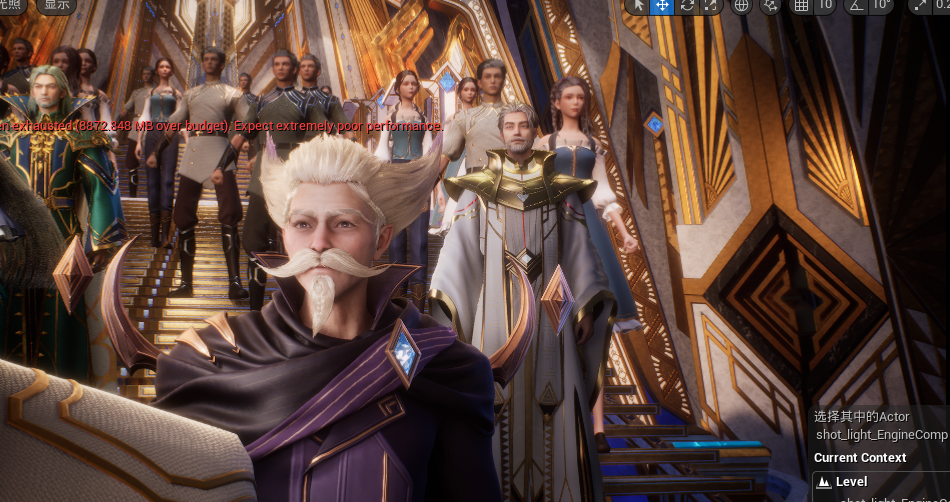This screenshot has width=950, height=502.
Task: Toggle the globe world coordinate system
Action: tap(742, 5)
